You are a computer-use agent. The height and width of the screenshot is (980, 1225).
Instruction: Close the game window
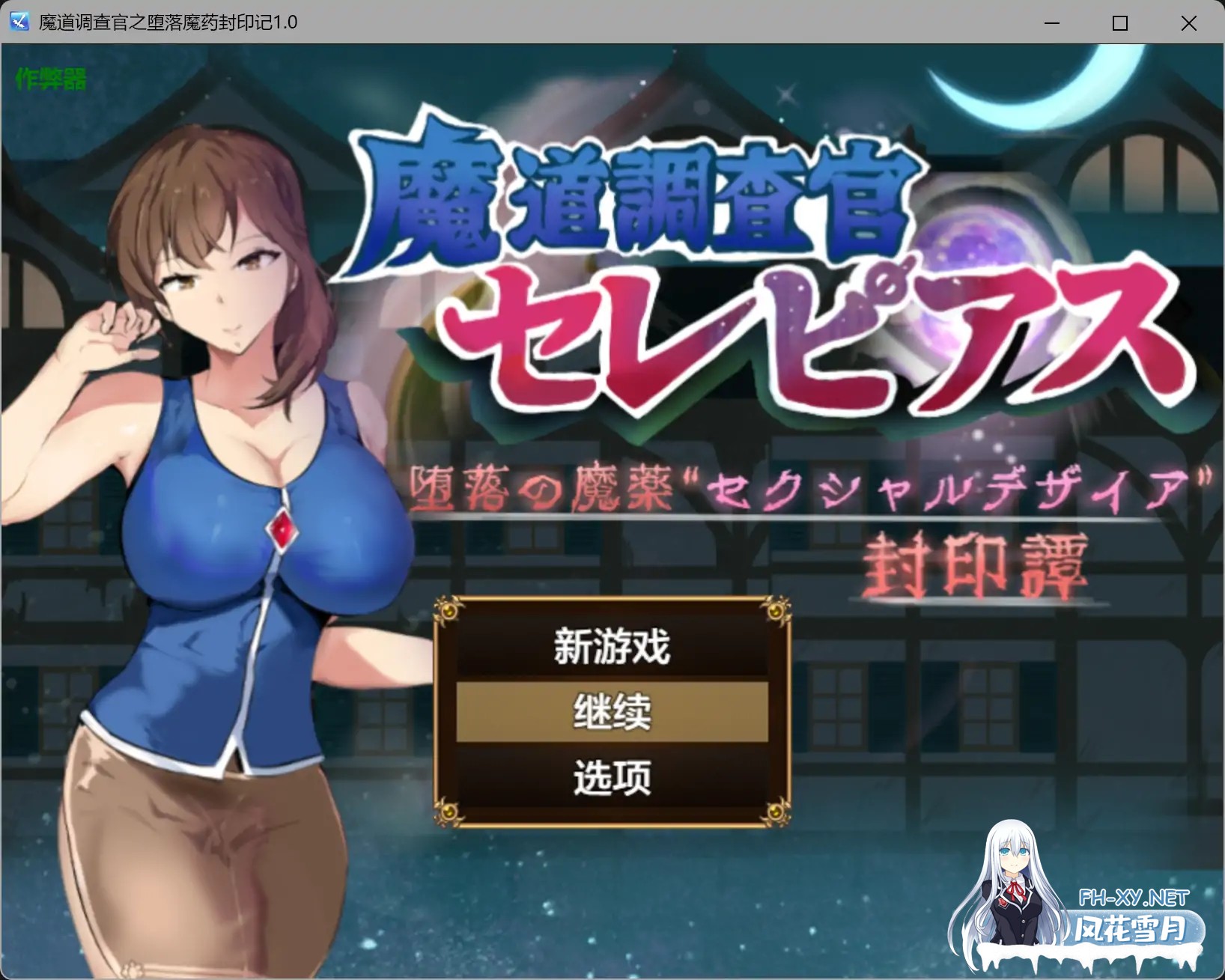pos(1188,23)
